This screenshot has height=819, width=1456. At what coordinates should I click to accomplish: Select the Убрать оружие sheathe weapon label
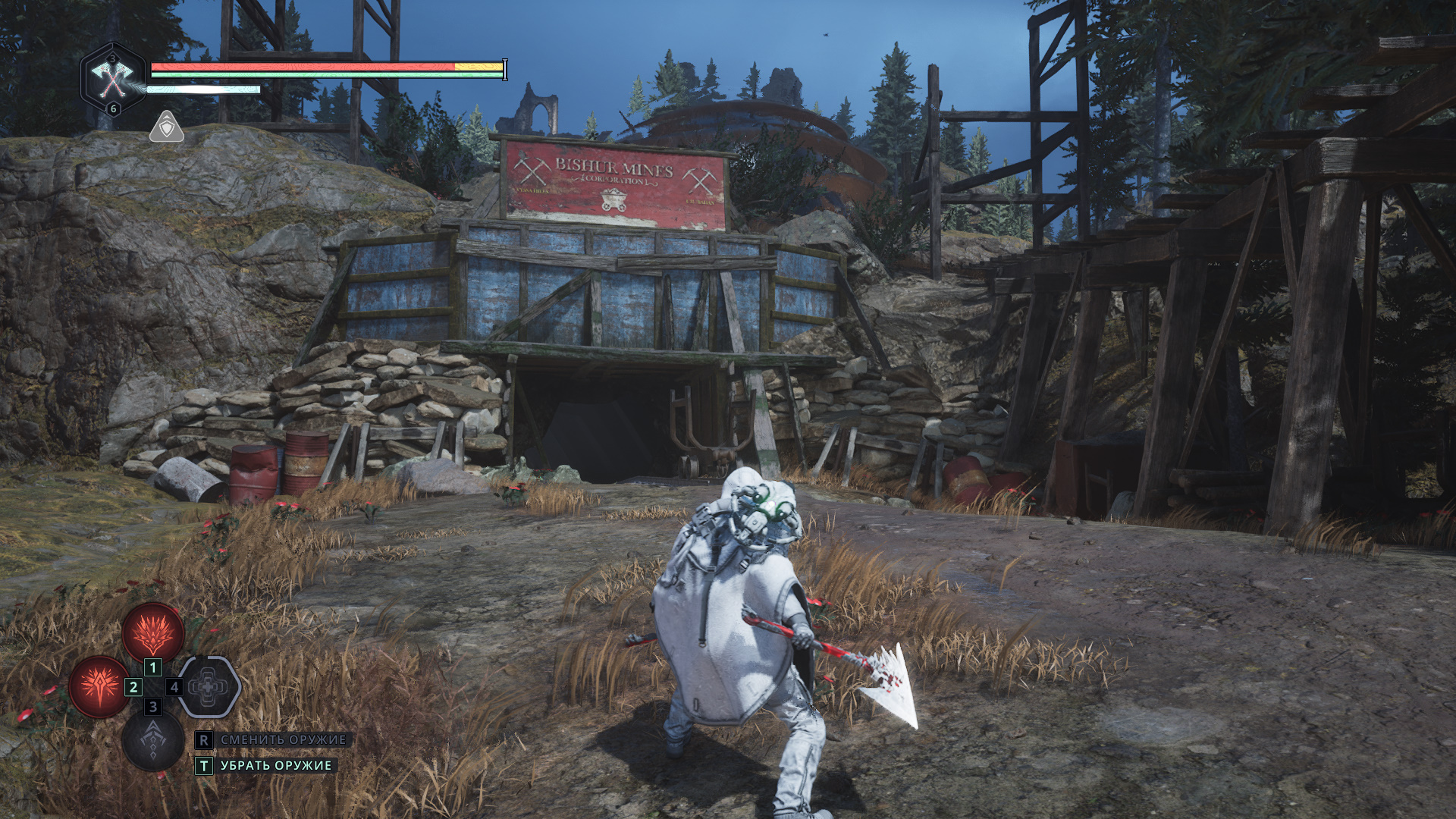(x=276, y=766)
